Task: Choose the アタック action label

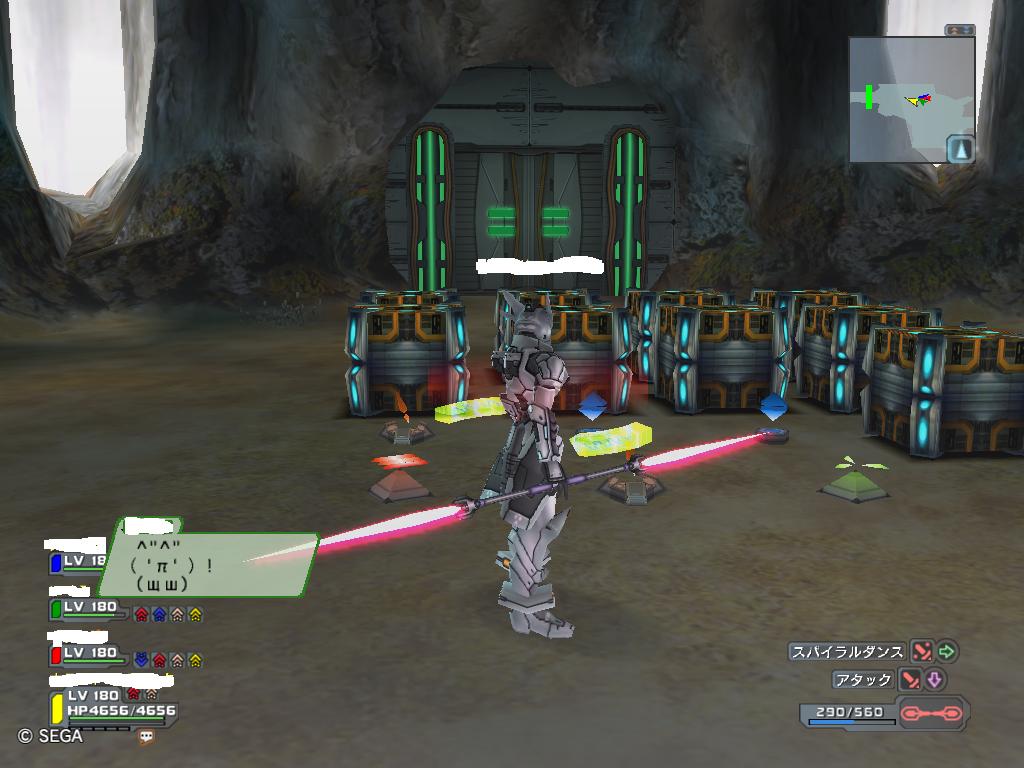Action: coord(864,680)
